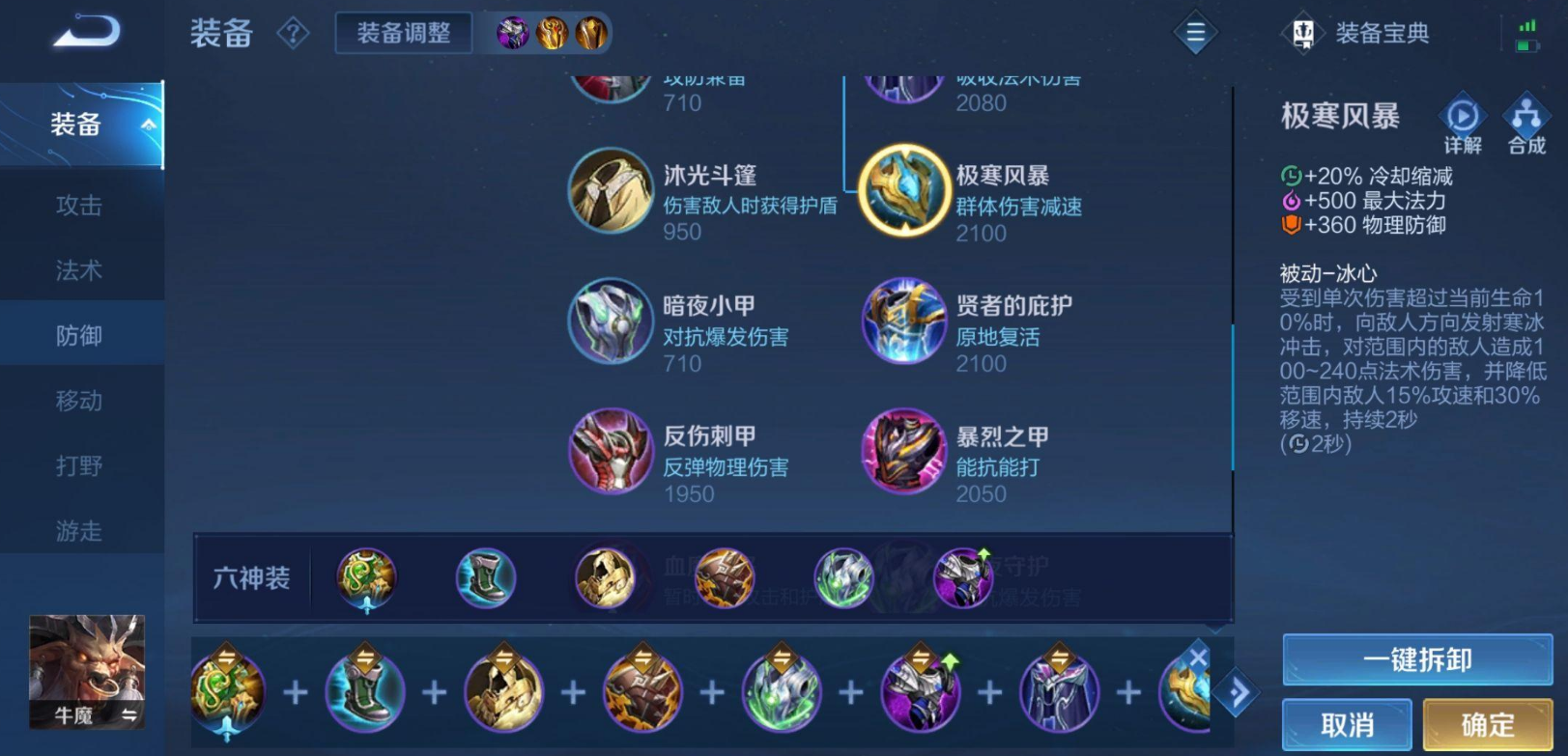Select the 暴烈之甲 item icon

coord(903,452)
